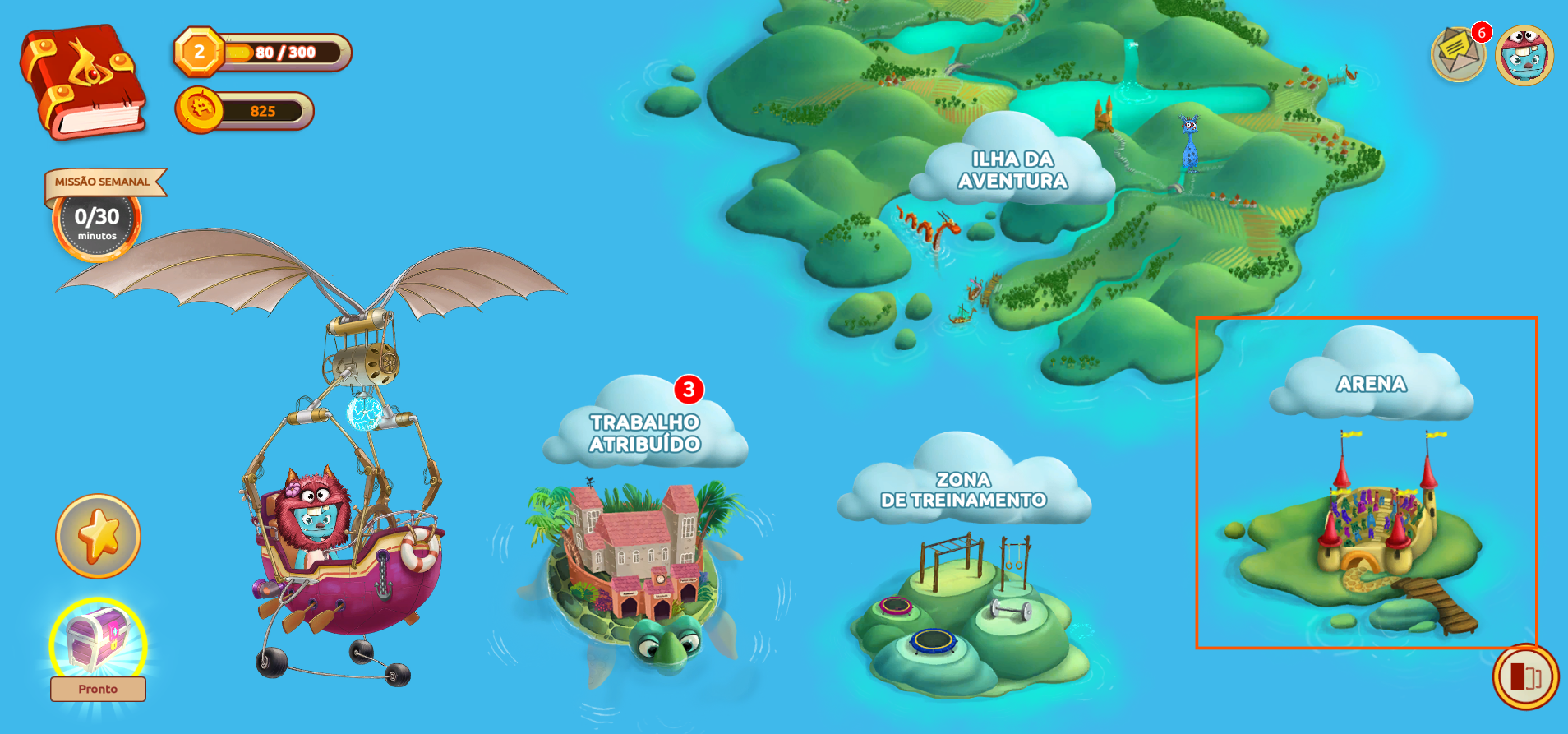Select the monster in the flying ship
This screenshot has width=1568, height=734.
(315, 510)
